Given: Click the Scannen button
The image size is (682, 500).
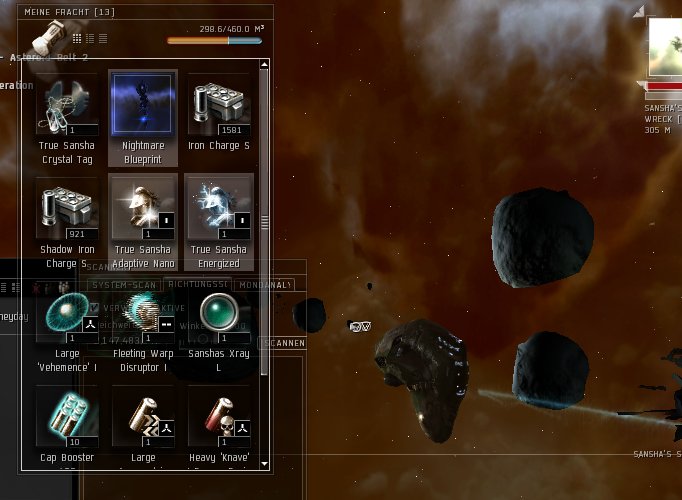Looking at the screenshot, I should pyautogui.click(x=283, y=343).
